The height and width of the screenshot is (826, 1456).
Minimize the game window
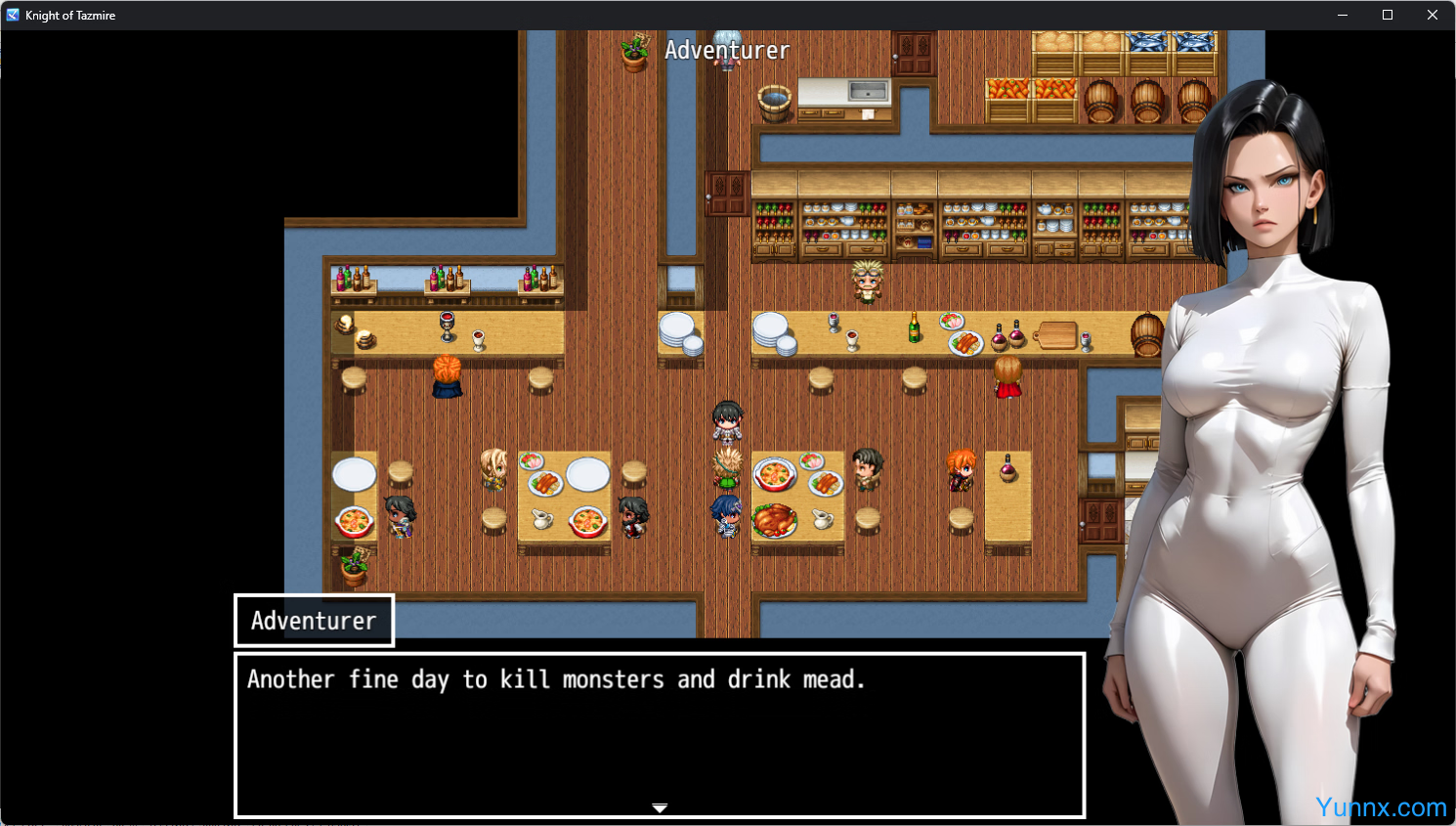1343,15
